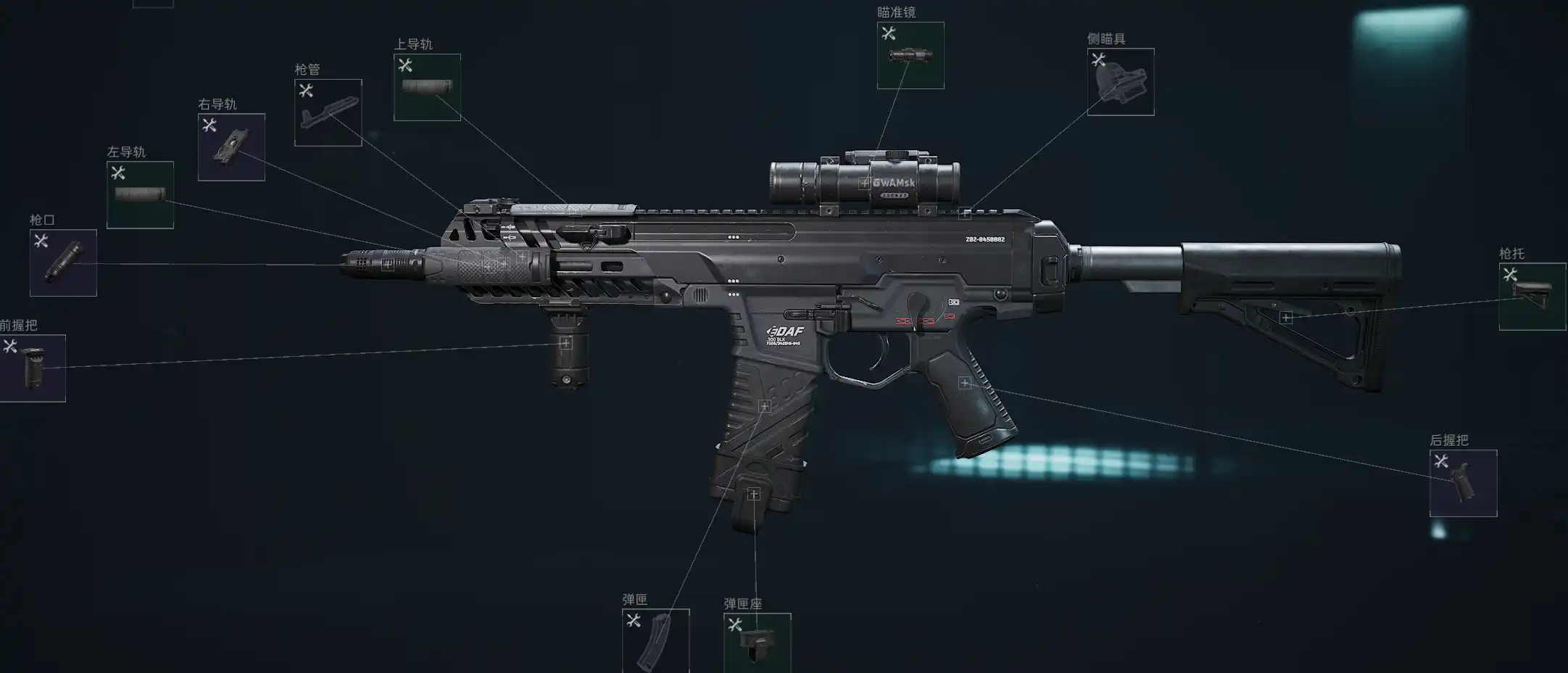1568x673 pixels.
Task: Select the 侧瞄具 side sight slot
Action: click(1120, 82)
